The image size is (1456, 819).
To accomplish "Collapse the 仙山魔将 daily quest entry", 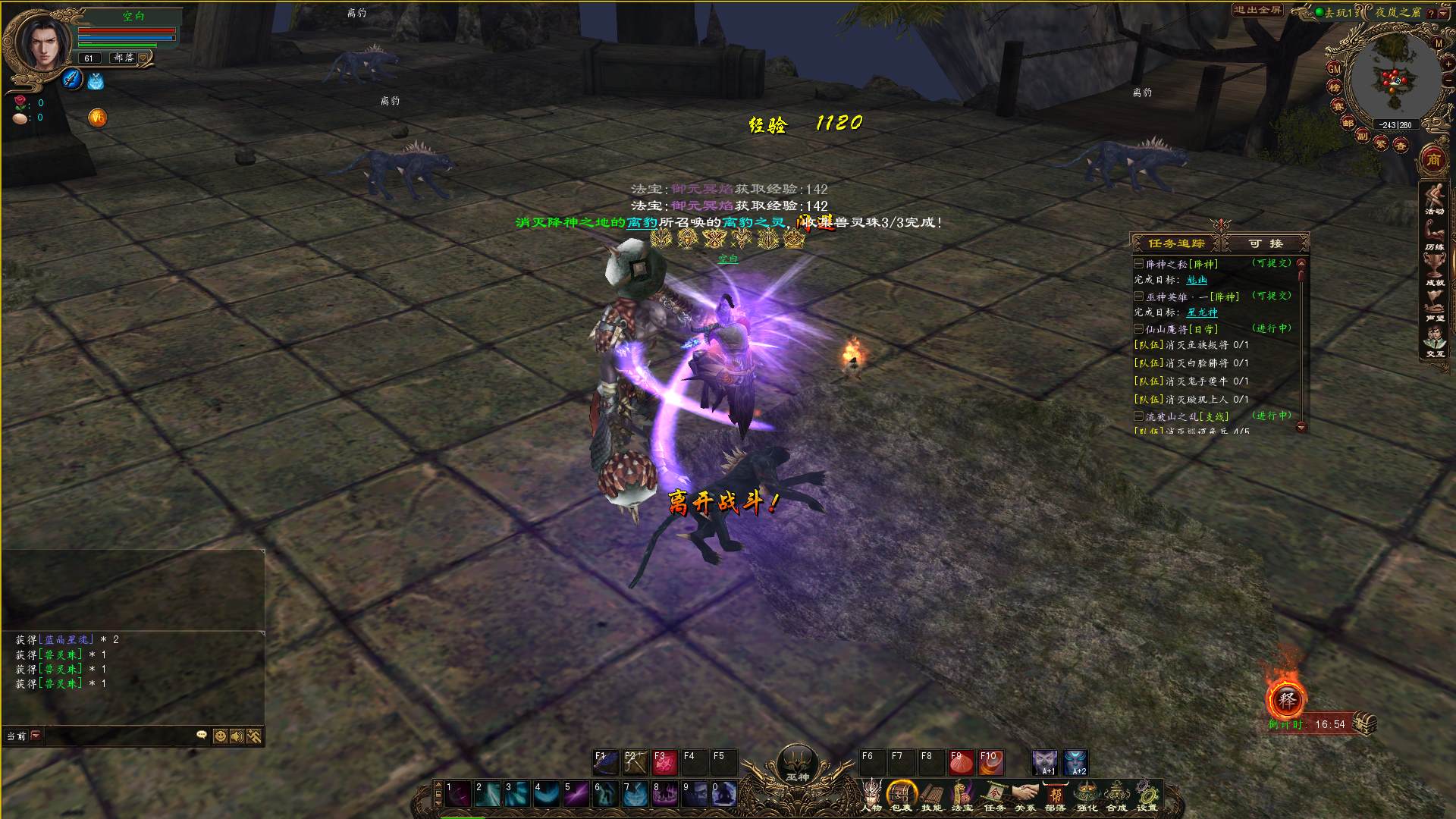I will pos(1138,329).
